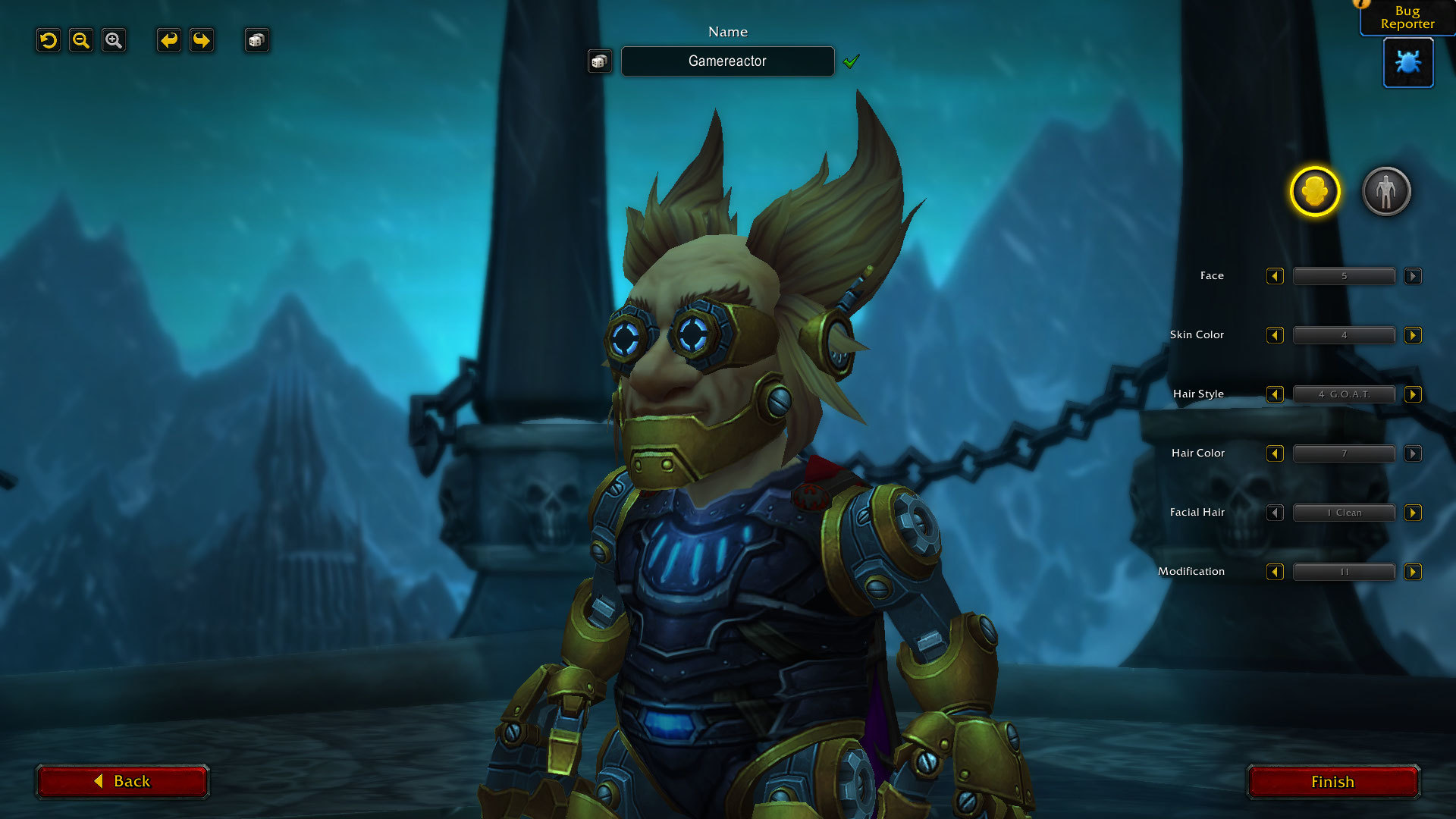Randomize the character name with dice
This screenshot has width=1456, height=819.
pyautogui.click(x=599, y=61)
